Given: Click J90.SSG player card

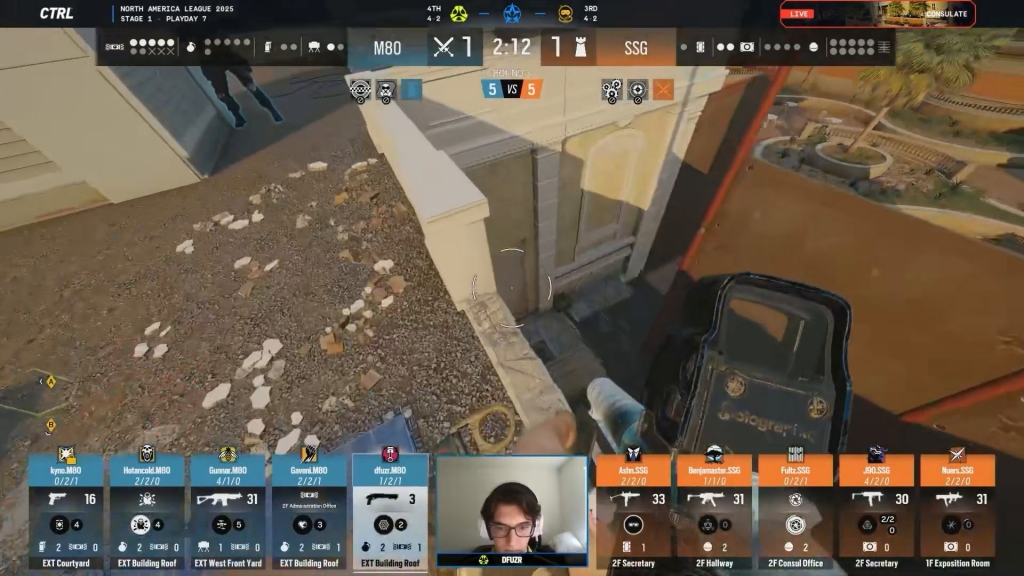Looking at the screenshot, I should pos(876,511).
